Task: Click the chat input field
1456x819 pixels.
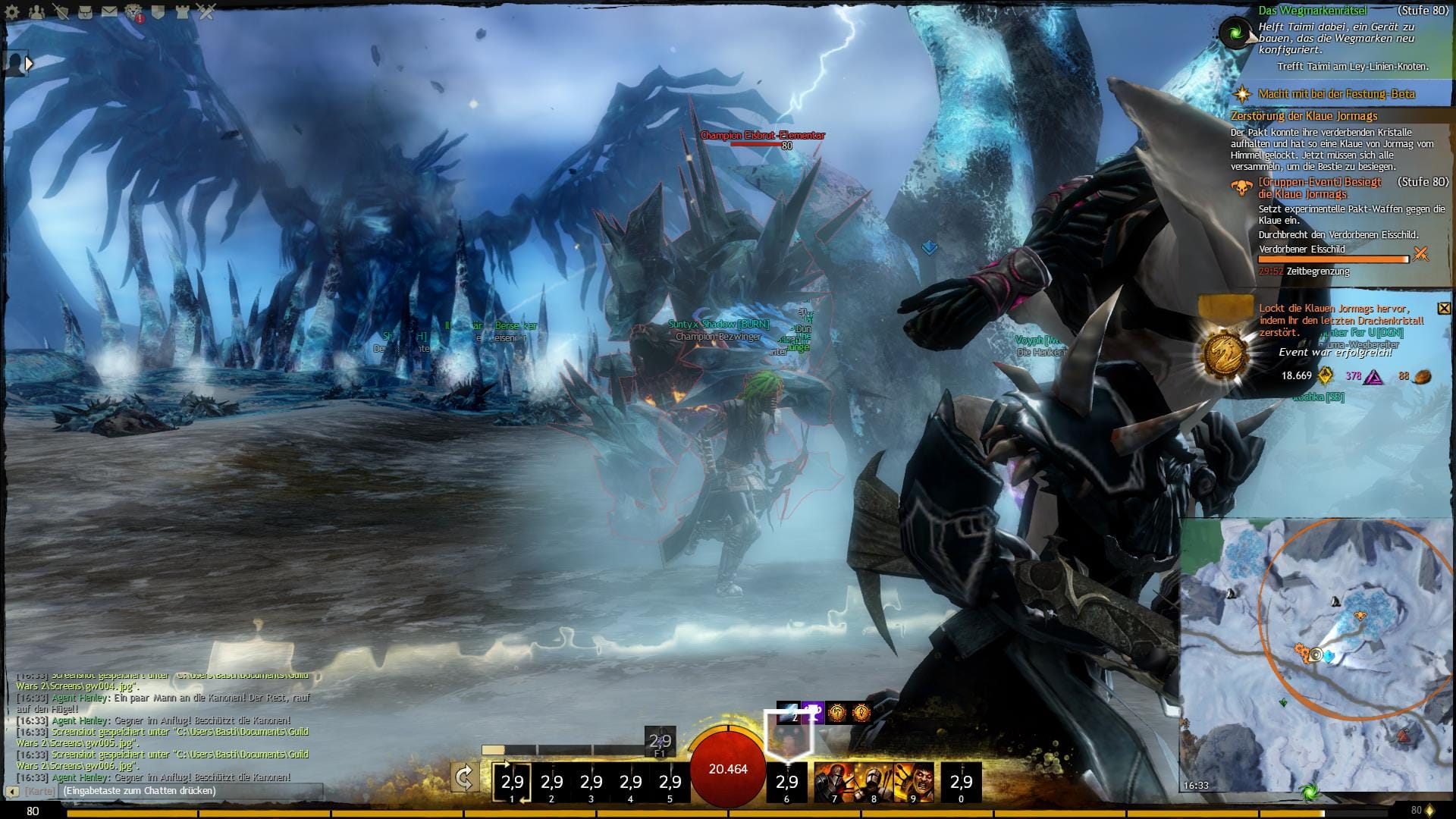Action: click(x=190, y=791)
